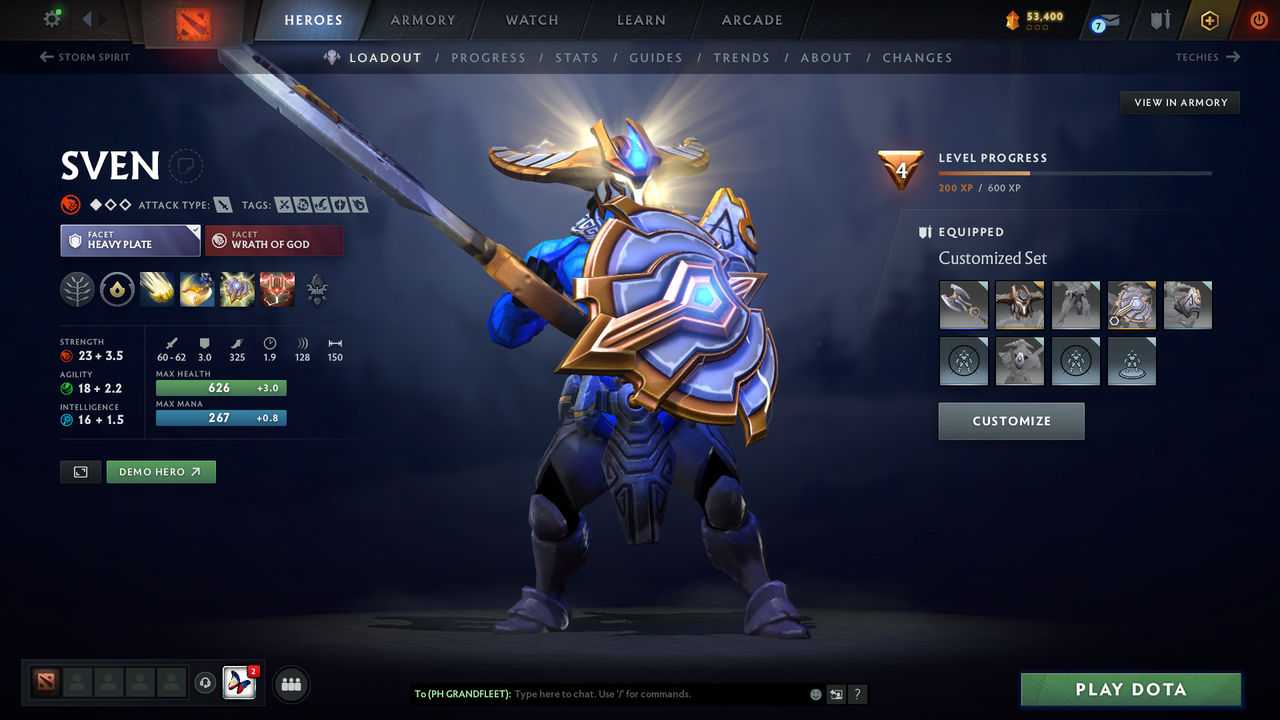Open the Dota Plus subscription icon

pos(1209,20)
